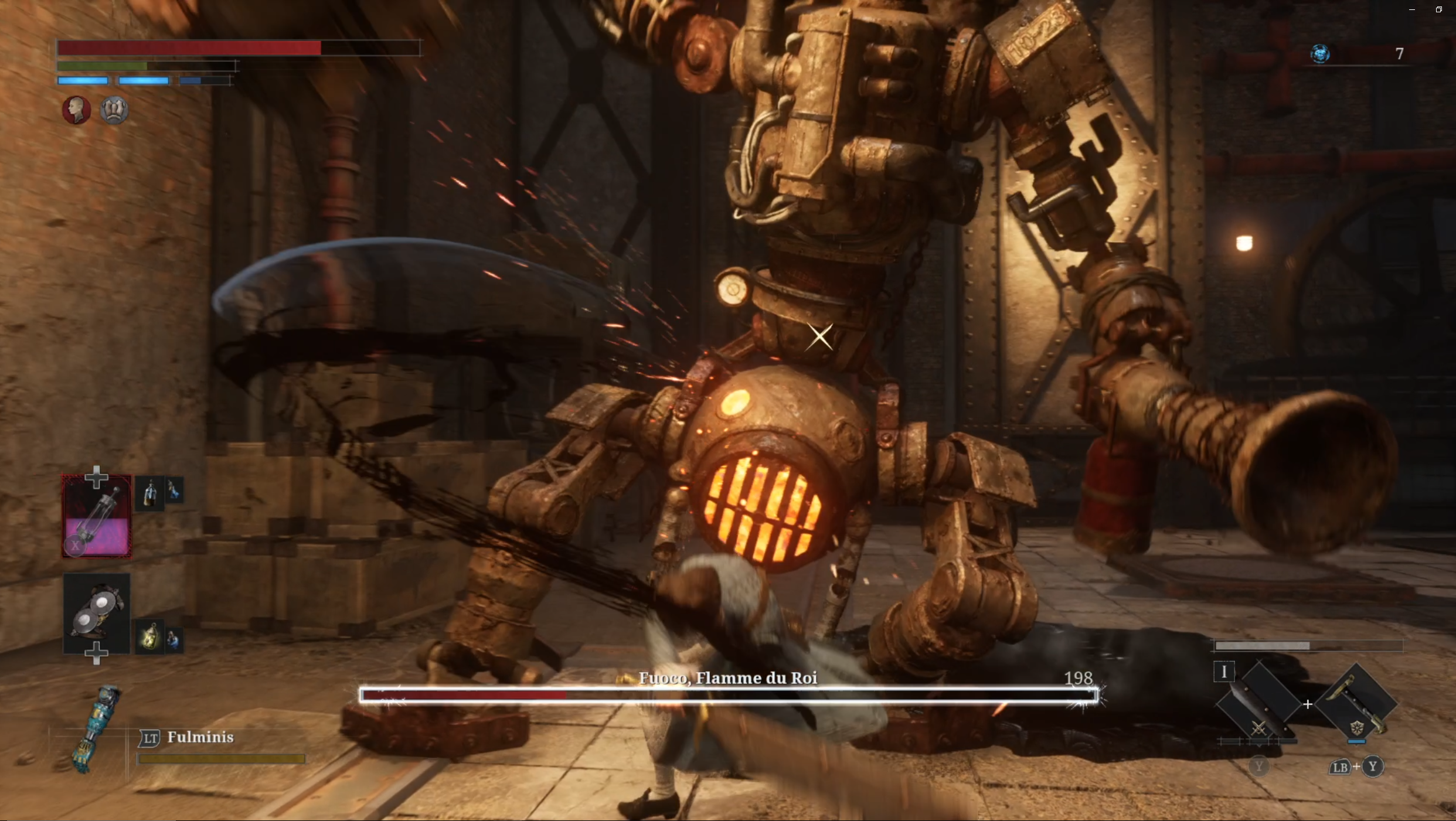Choose the glowing yellow lantern item
This screenshot has width=1456, height=821.
tap(150, 637)
